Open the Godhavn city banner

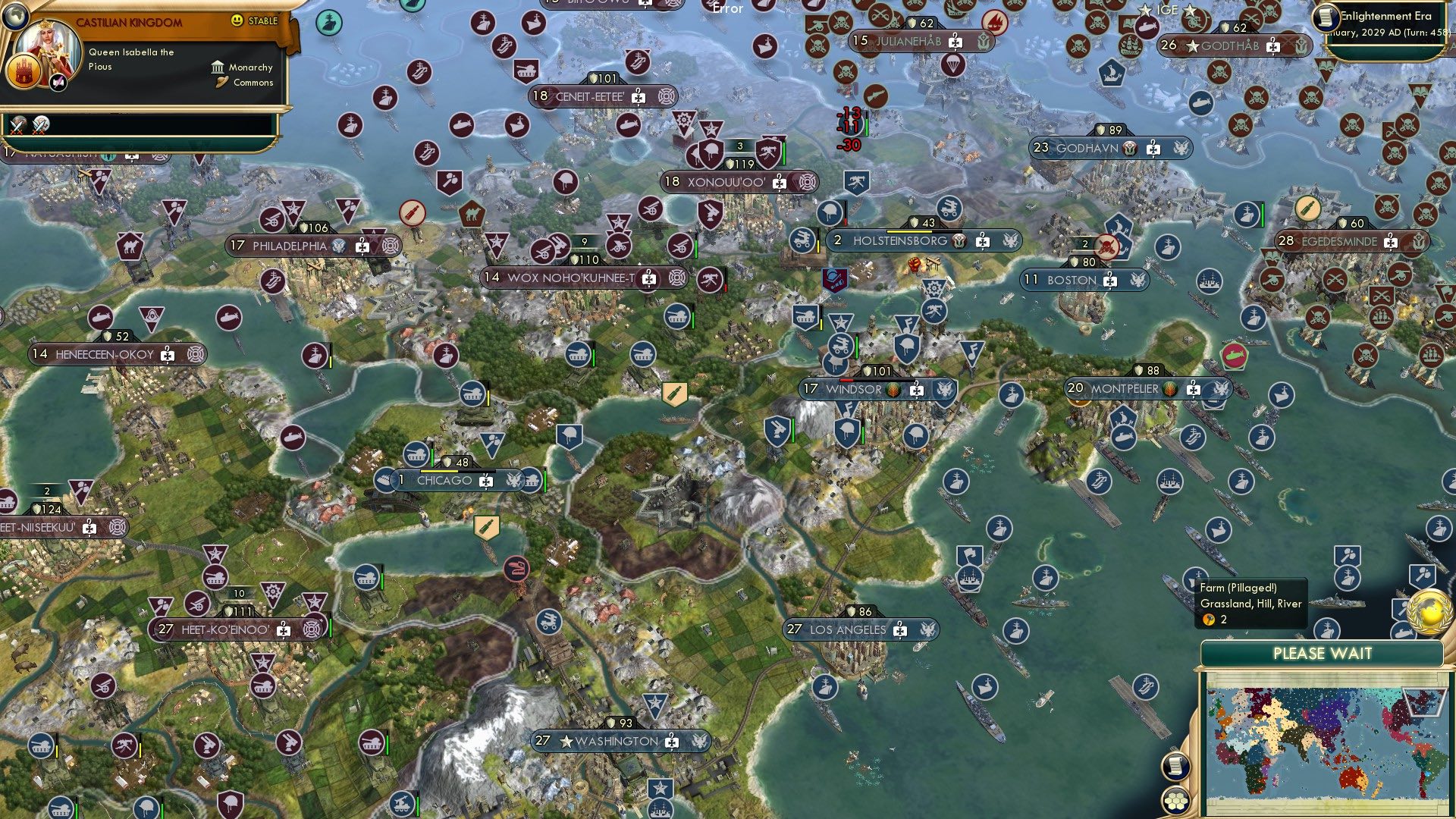click(1087, 148)
